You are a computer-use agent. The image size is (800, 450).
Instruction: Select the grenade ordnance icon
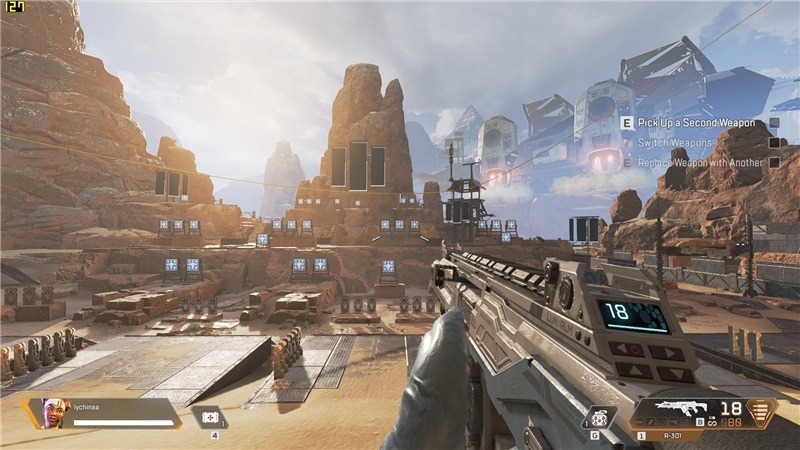click(597, 416)
